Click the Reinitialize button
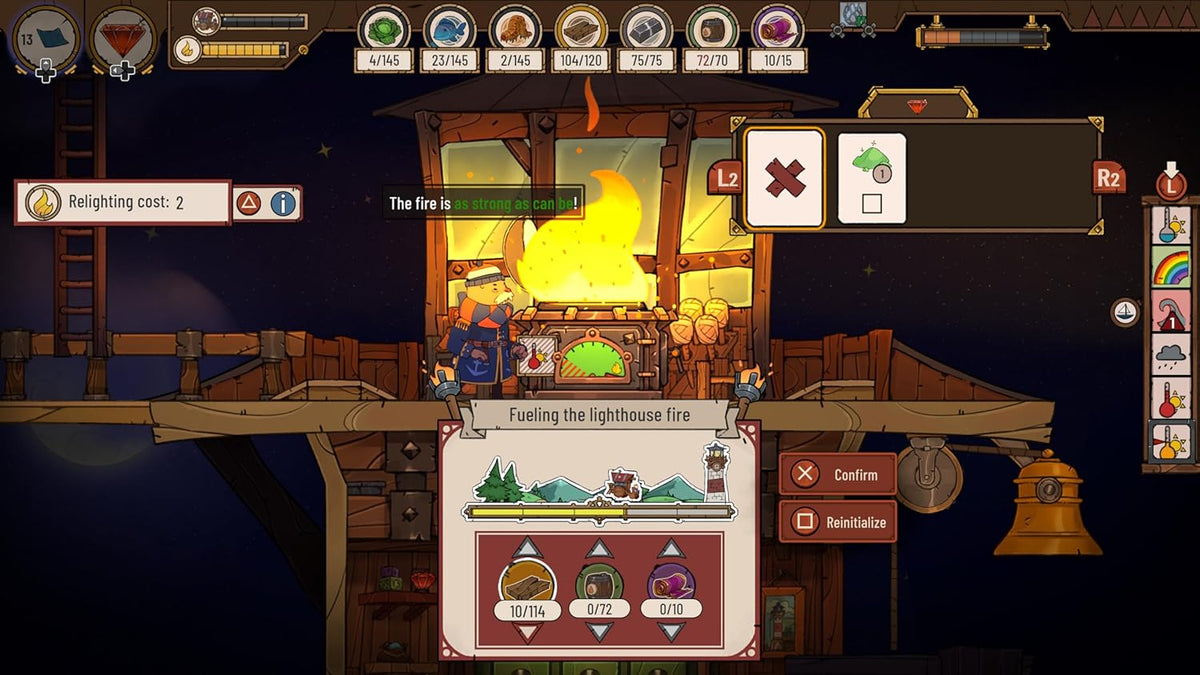The height and width of the screenshot is (675, 1200). point(837,521)
